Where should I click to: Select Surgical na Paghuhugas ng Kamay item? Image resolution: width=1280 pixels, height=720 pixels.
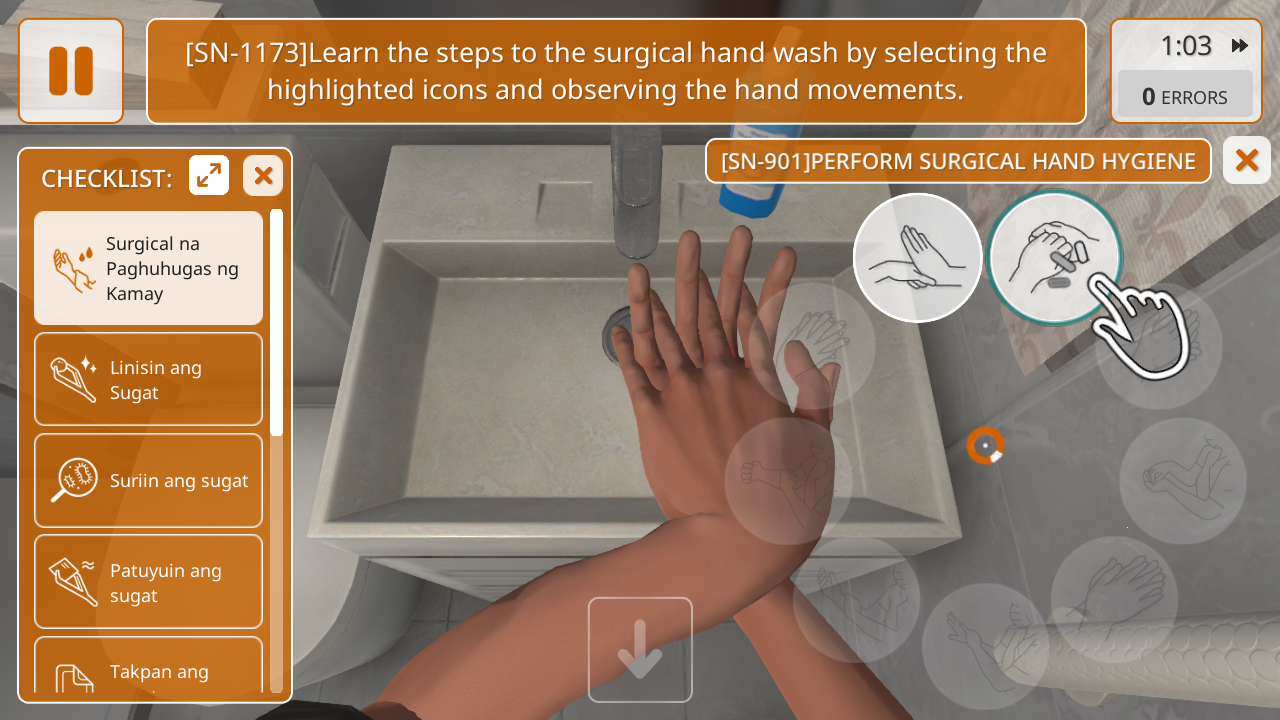pos(148,268)
